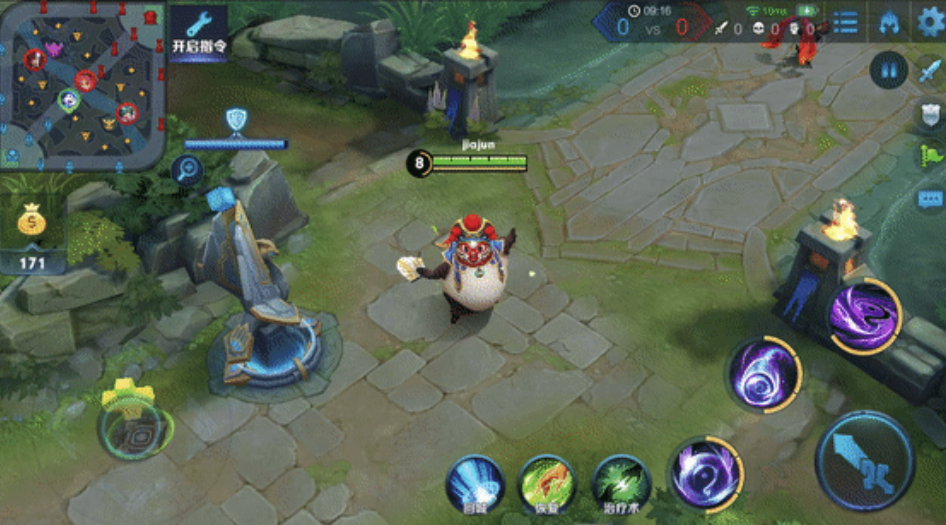
Task: Activate the 恢复 restore ability
Action: (x=547, y=484)
